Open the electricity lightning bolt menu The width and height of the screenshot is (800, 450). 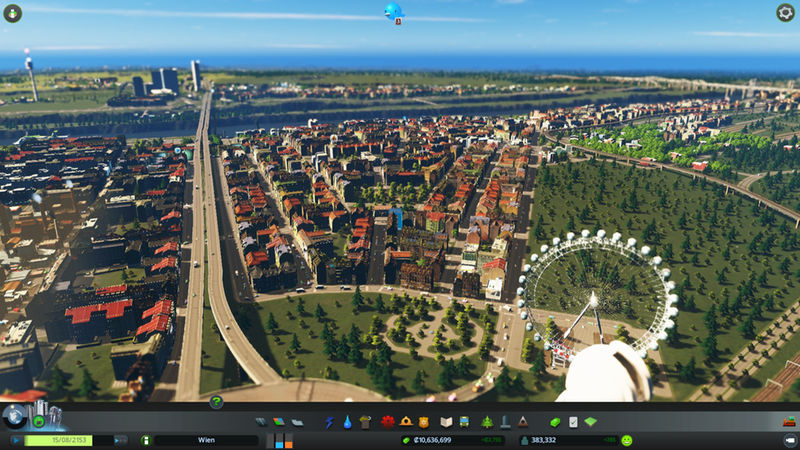click(329, 422)
